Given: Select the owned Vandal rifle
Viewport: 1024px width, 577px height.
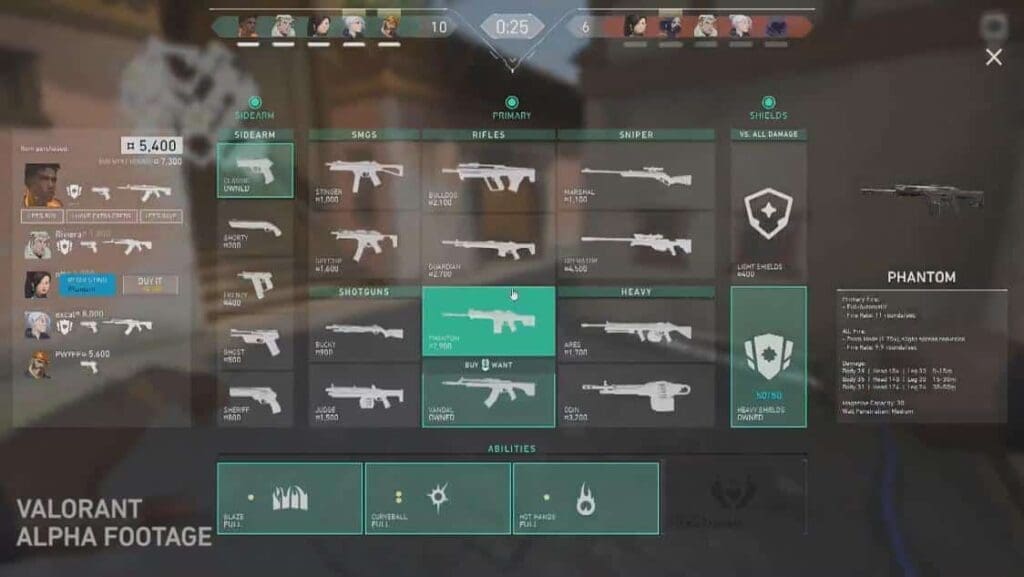Looking at the screenshot, I should pyautogui.click(x=488, y=395).
